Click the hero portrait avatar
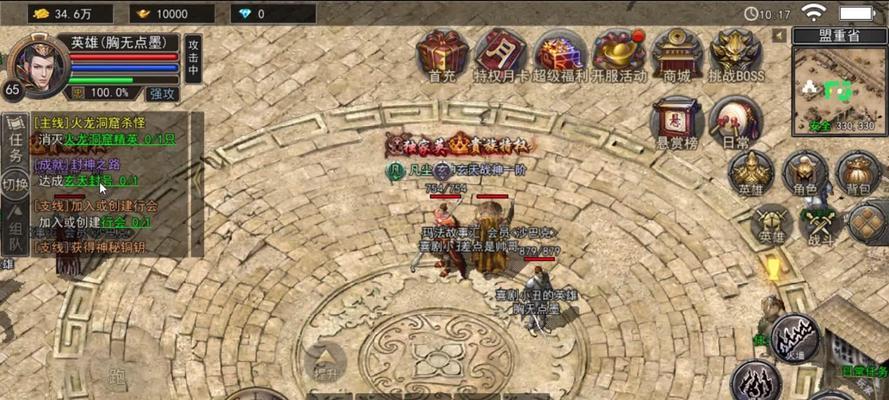Viewport: 889px width, 400px height. (38, 64)
